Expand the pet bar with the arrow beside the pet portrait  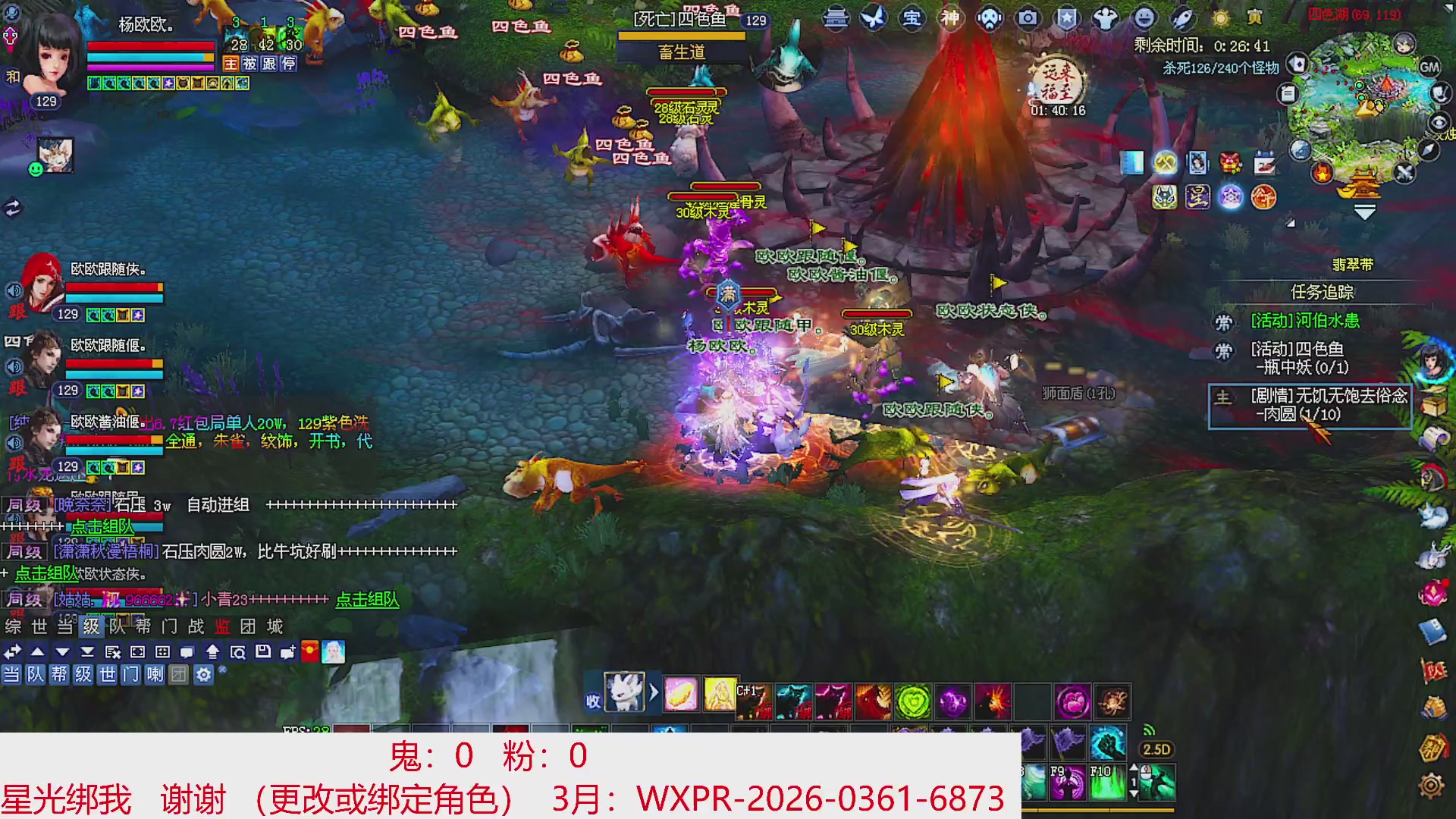pos(652,692)
